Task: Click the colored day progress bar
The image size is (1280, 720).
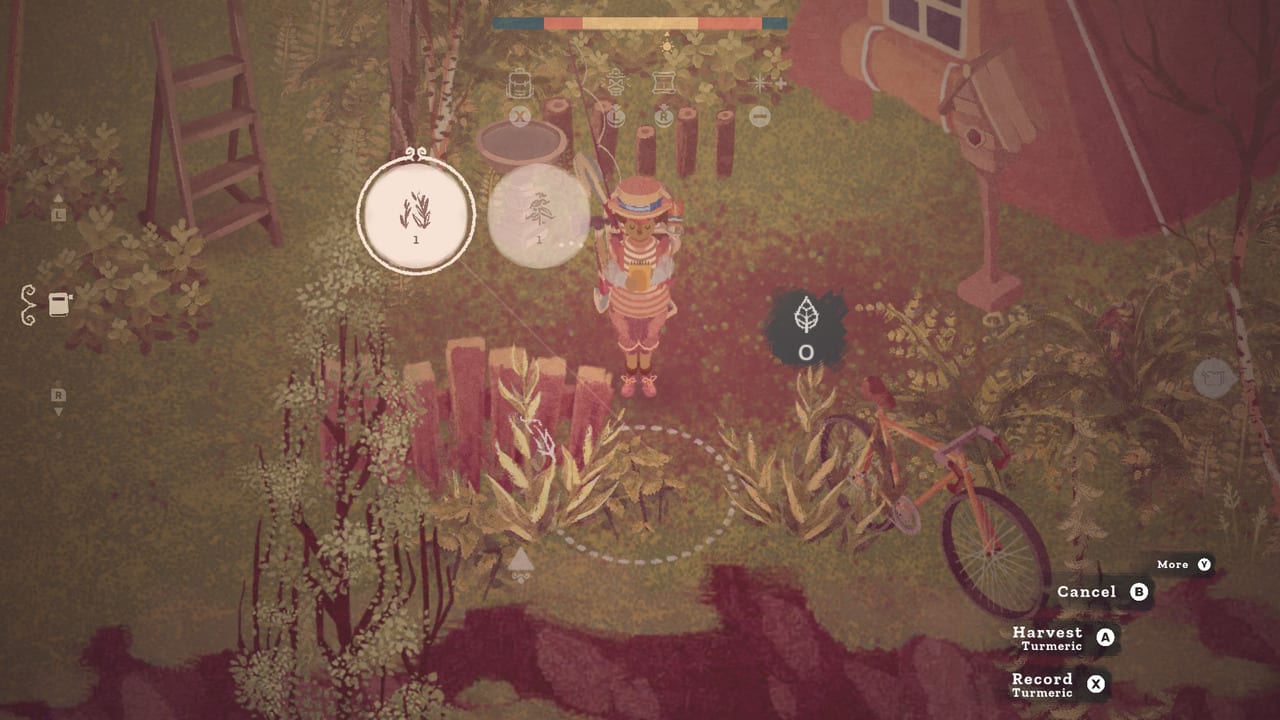Action: coord(640,23)
